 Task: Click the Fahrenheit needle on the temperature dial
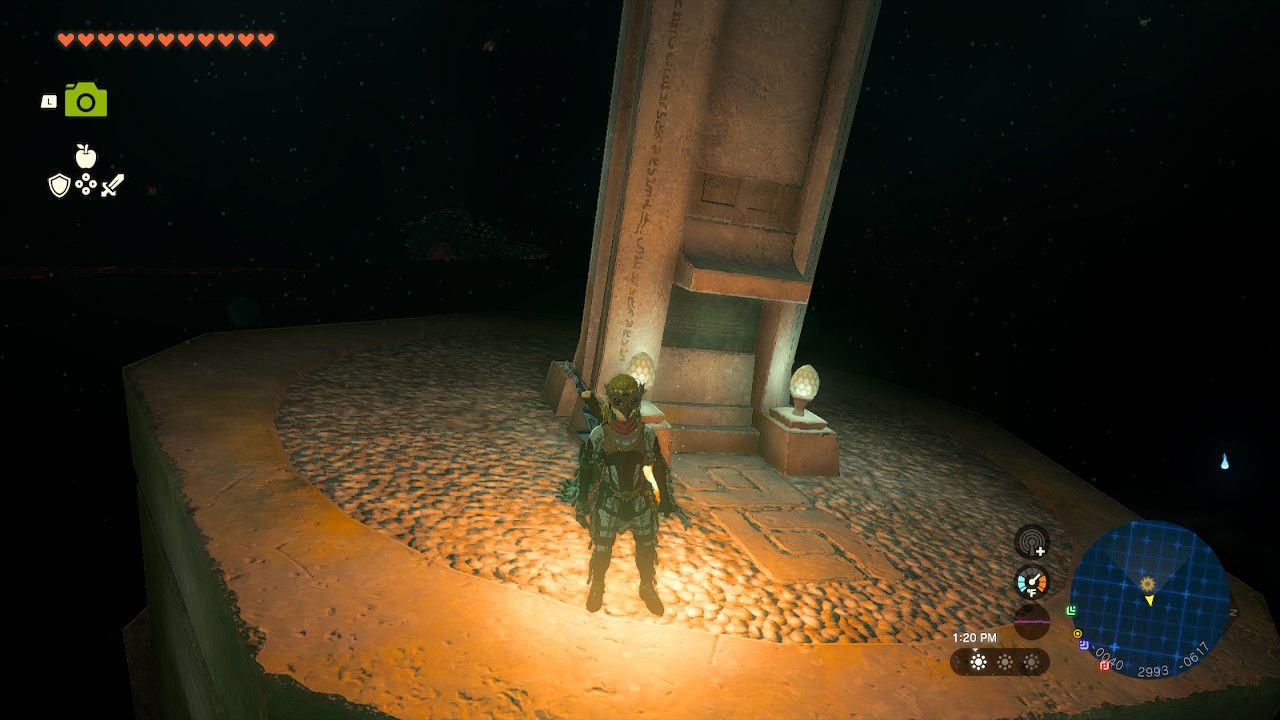(x=1036, y=578)
